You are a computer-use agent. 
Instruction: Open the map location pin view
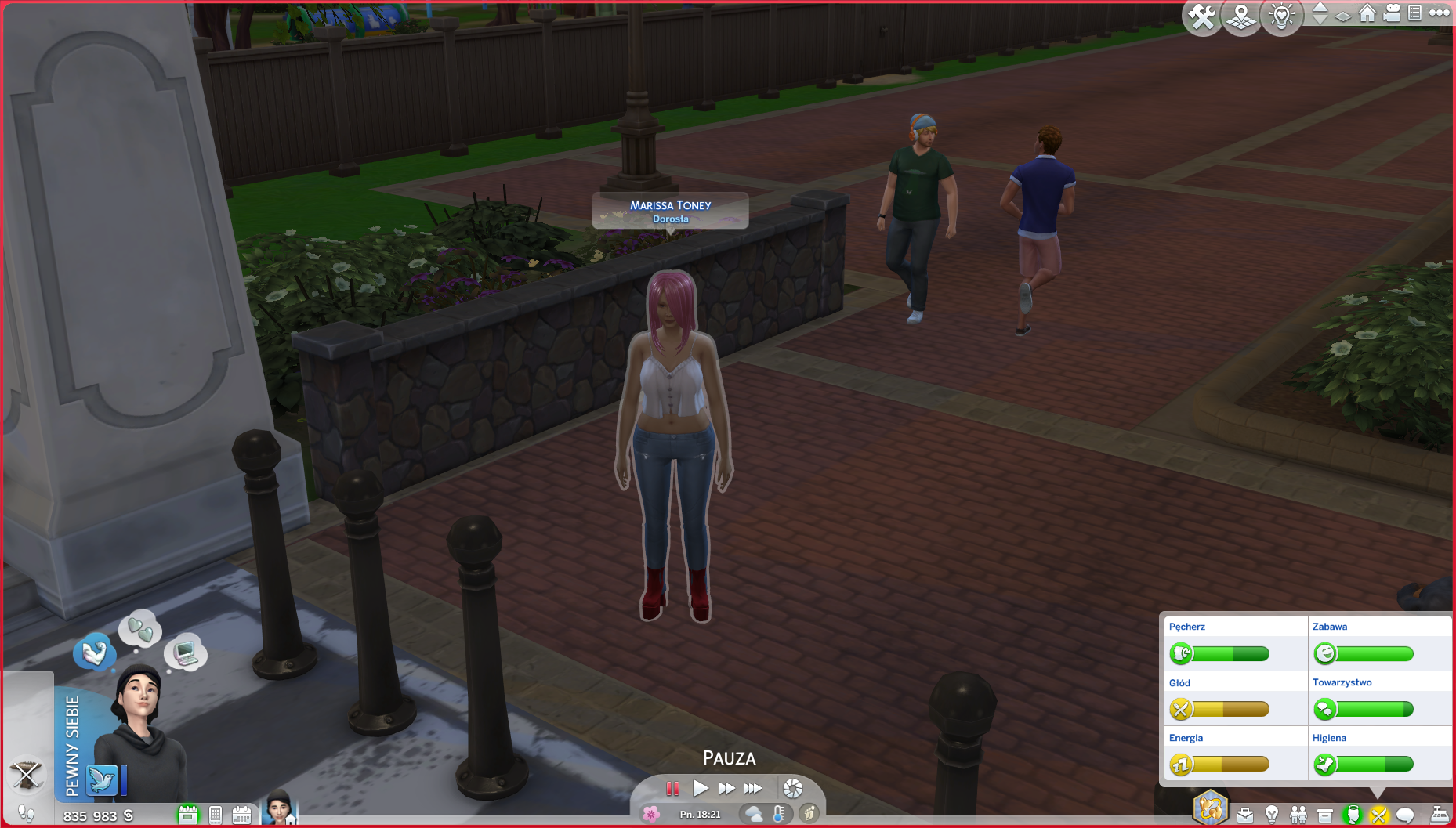[x=1241, y=17]
